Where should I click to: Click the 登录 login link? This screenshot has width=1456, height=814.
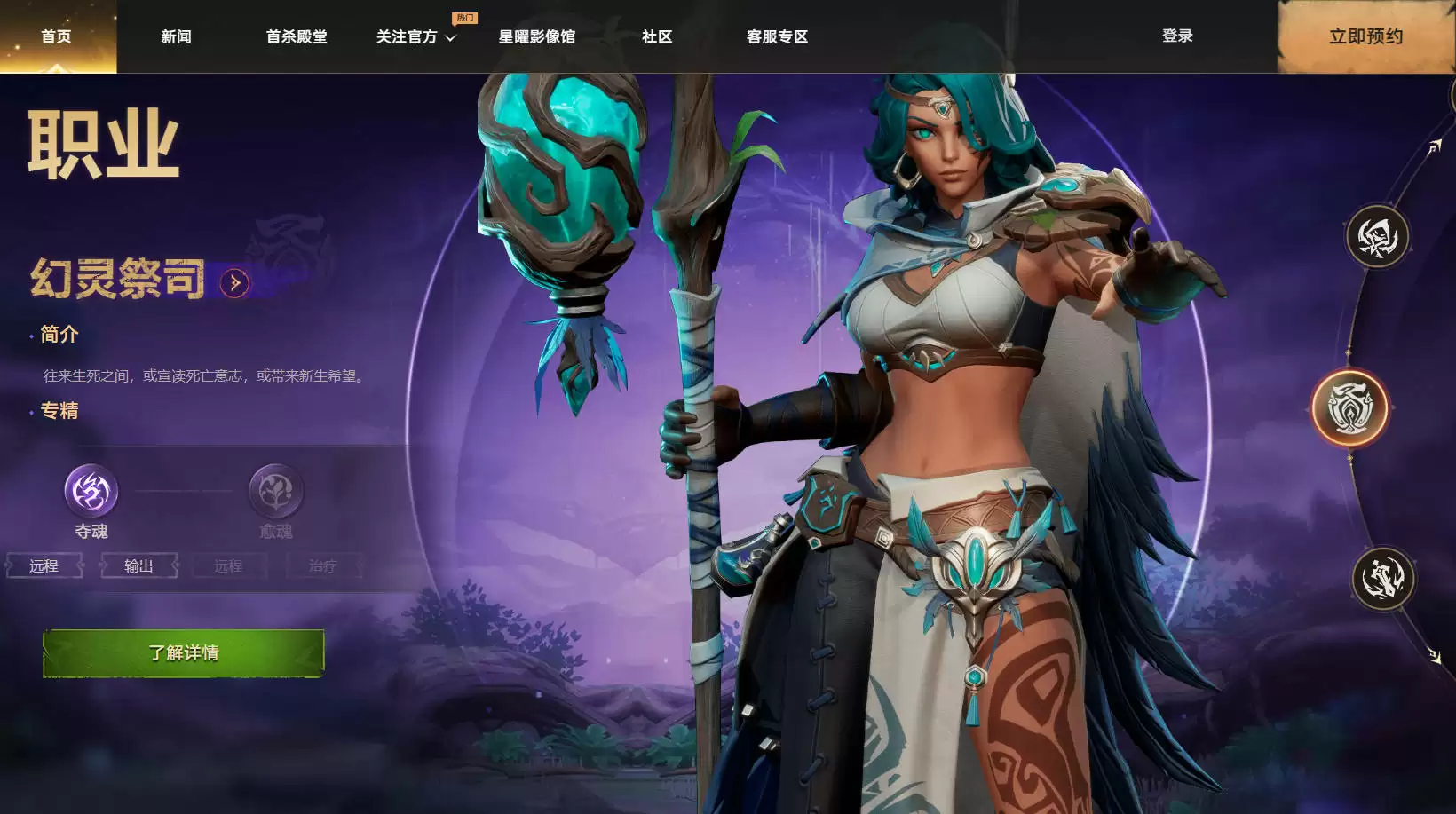pos(1177,36)
